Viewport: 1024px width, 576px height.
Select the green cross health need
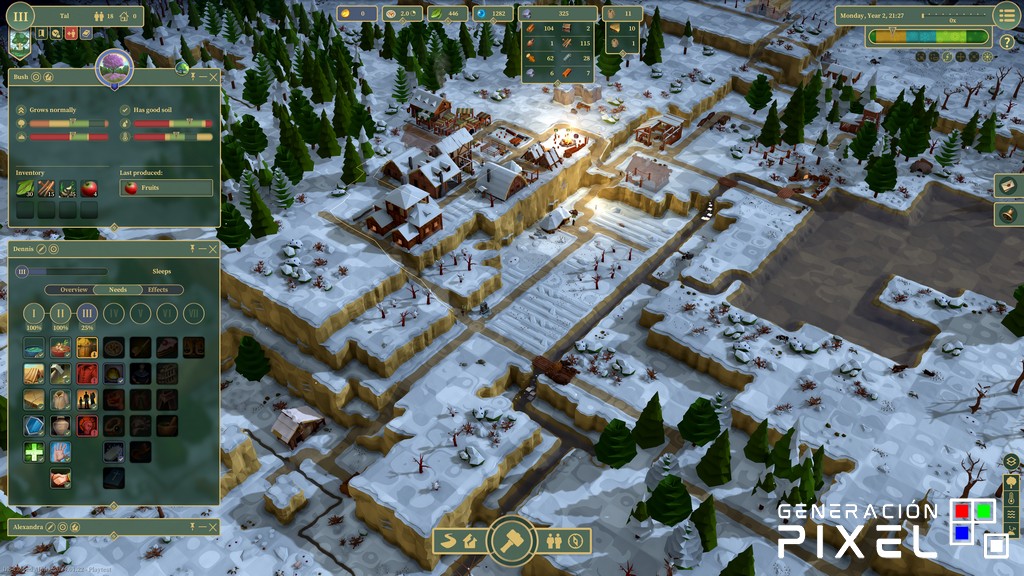[34, 452]
